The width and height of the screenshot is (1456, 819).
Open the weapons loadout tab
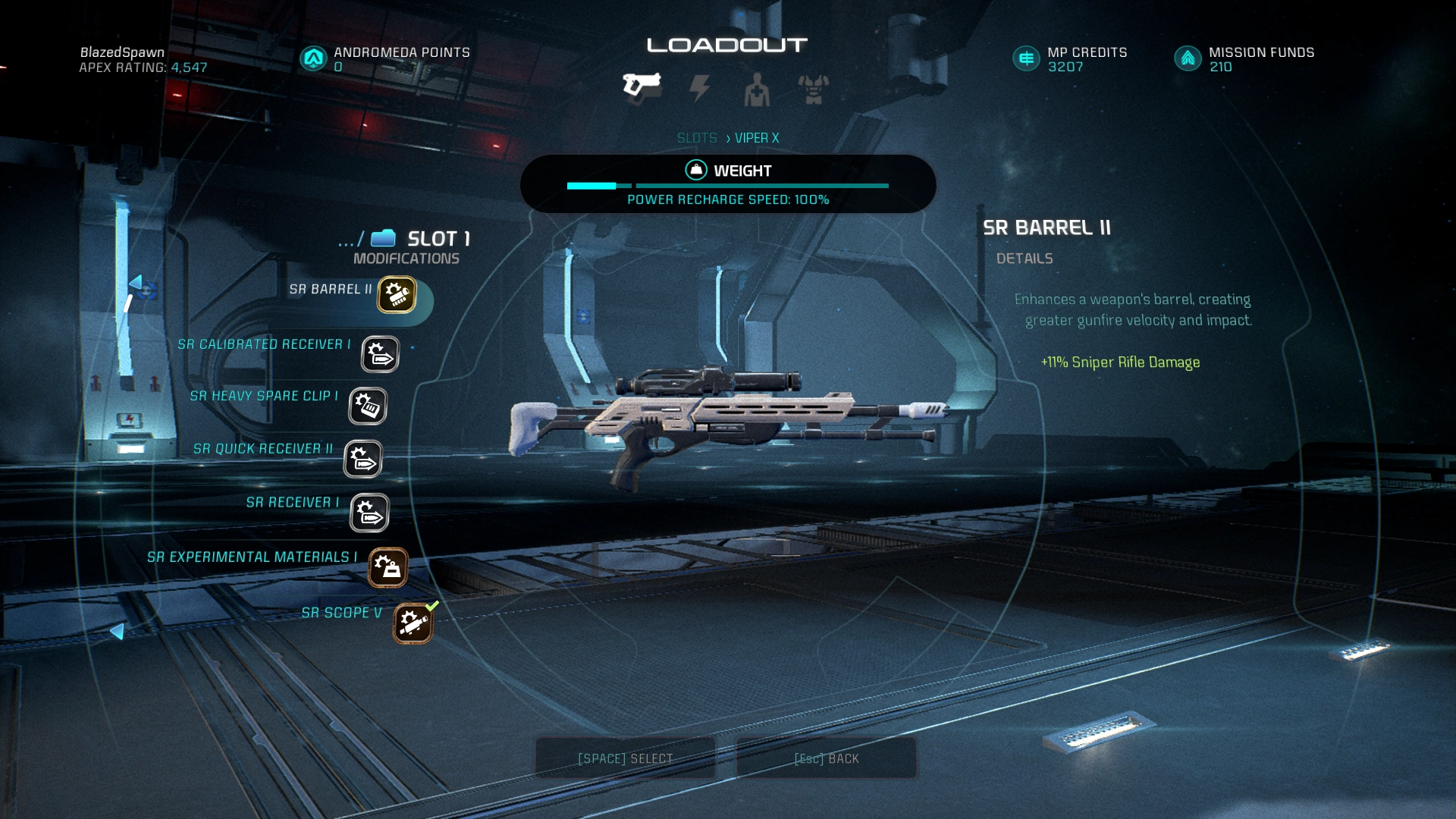tap(642, 86)
